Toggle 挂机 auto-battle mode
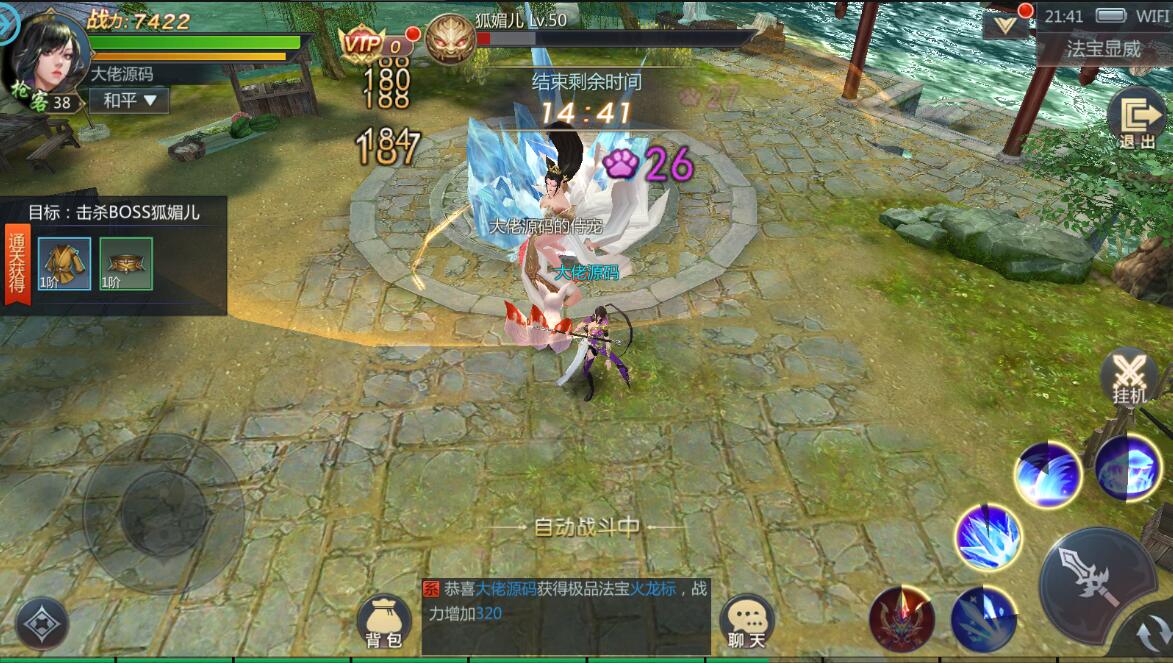 point(1129,378)
